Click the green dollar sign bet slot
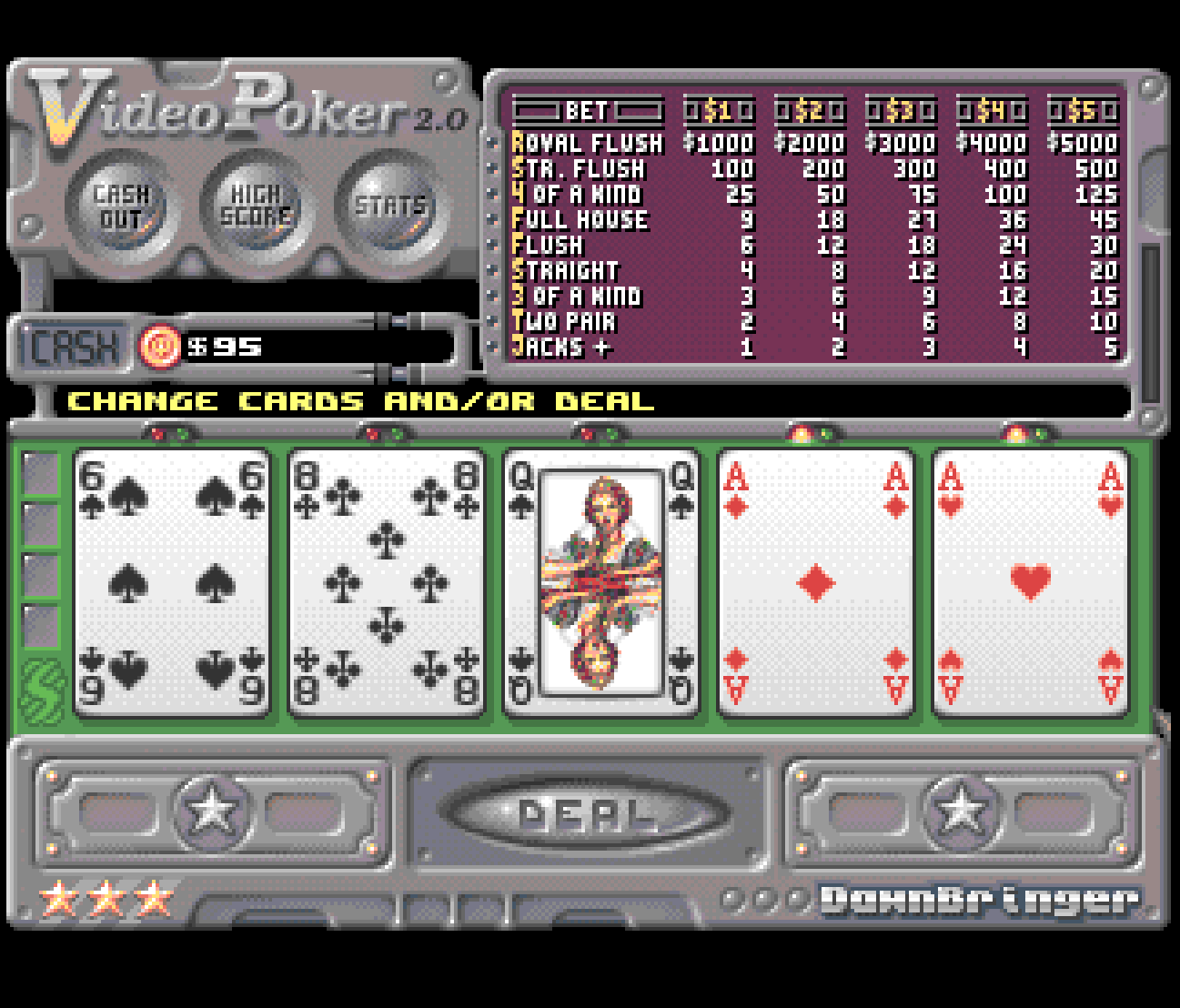The height and width of the screenshot is (1008, 1180). (42, 691)
